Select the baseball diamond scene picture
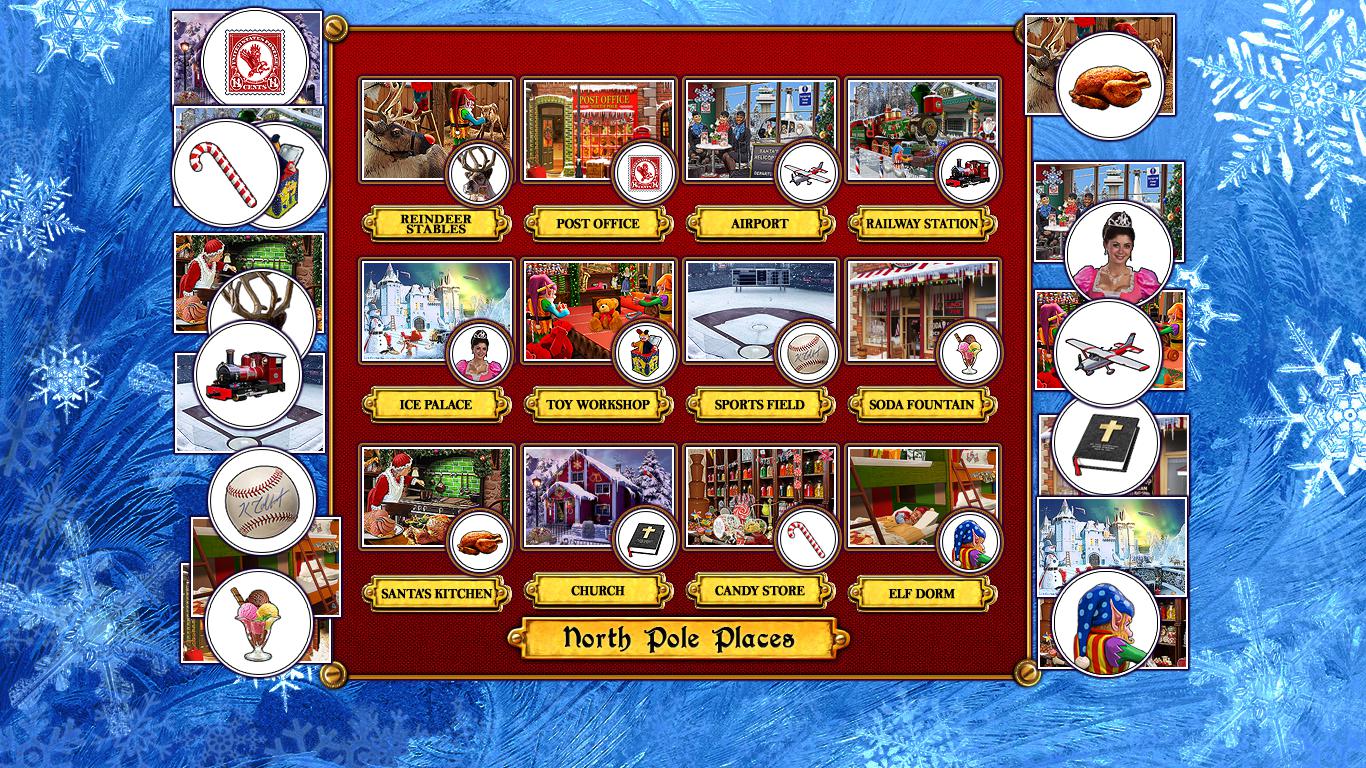Viewport: 1366px width, 768px height. (740, 305)
